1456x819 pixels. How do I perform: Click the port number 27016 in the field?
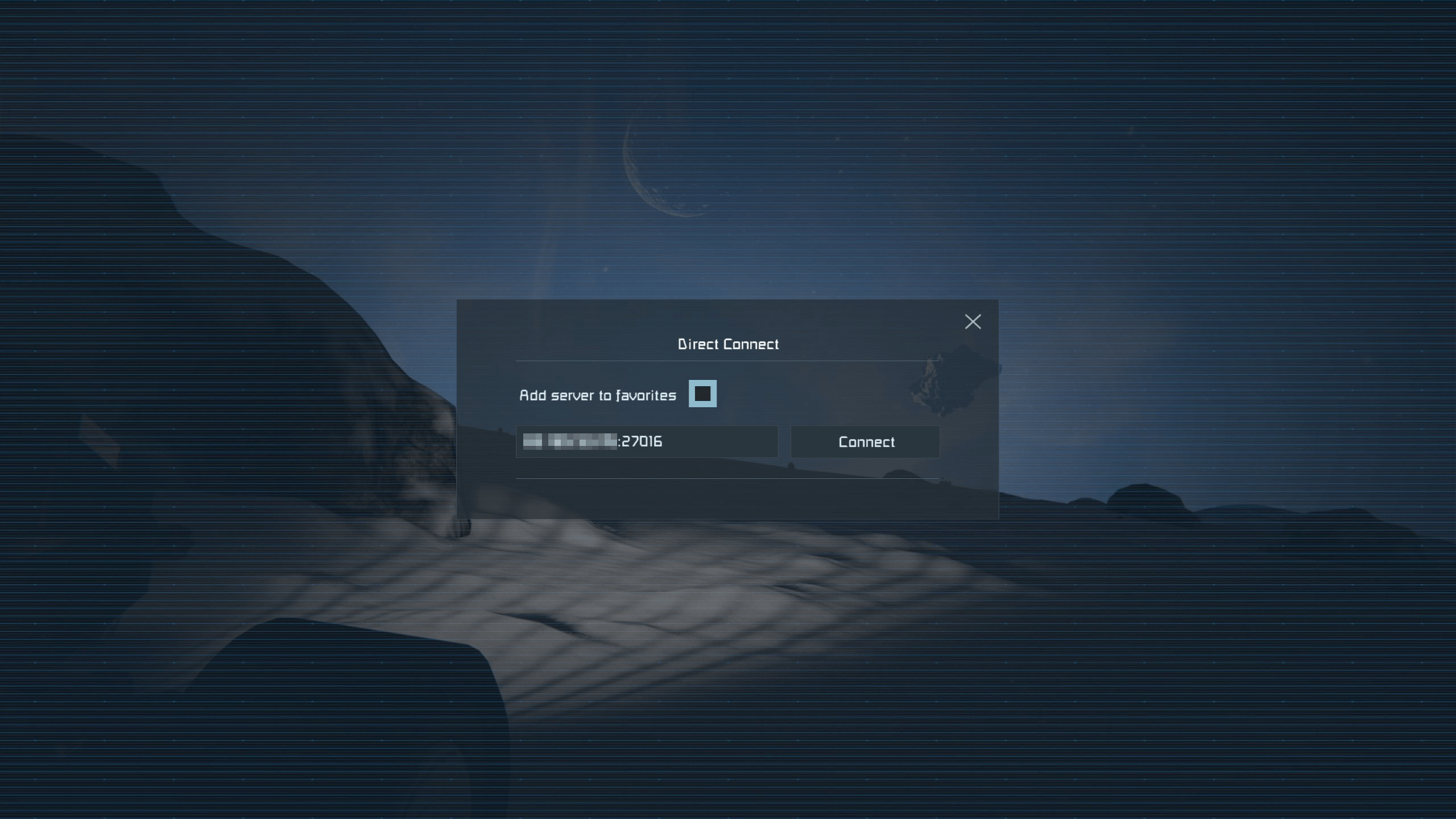point(642,442)
